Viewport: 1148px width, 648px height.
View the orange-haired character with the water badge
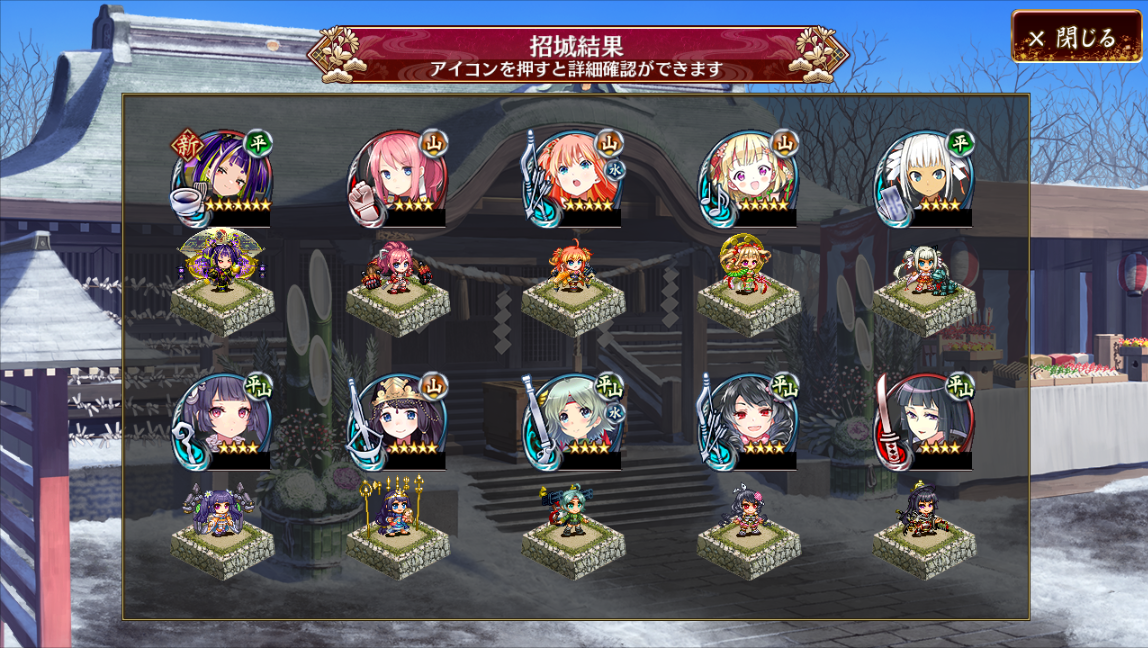[573, 178]
